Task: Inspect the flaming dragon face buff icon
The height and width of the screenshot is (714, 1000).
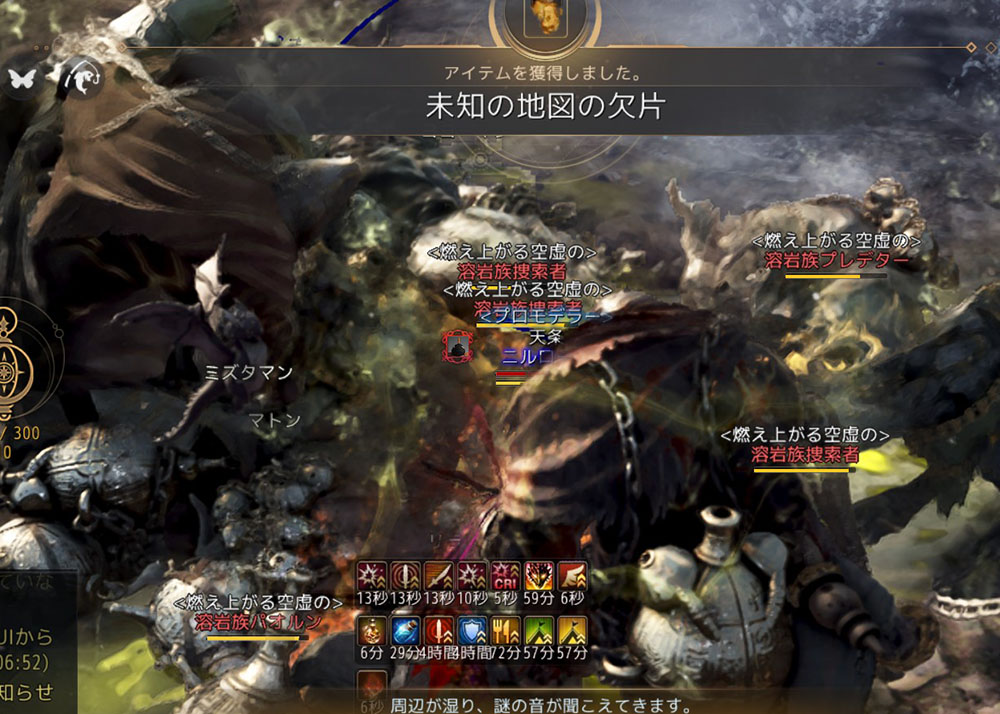Action: 539,577
